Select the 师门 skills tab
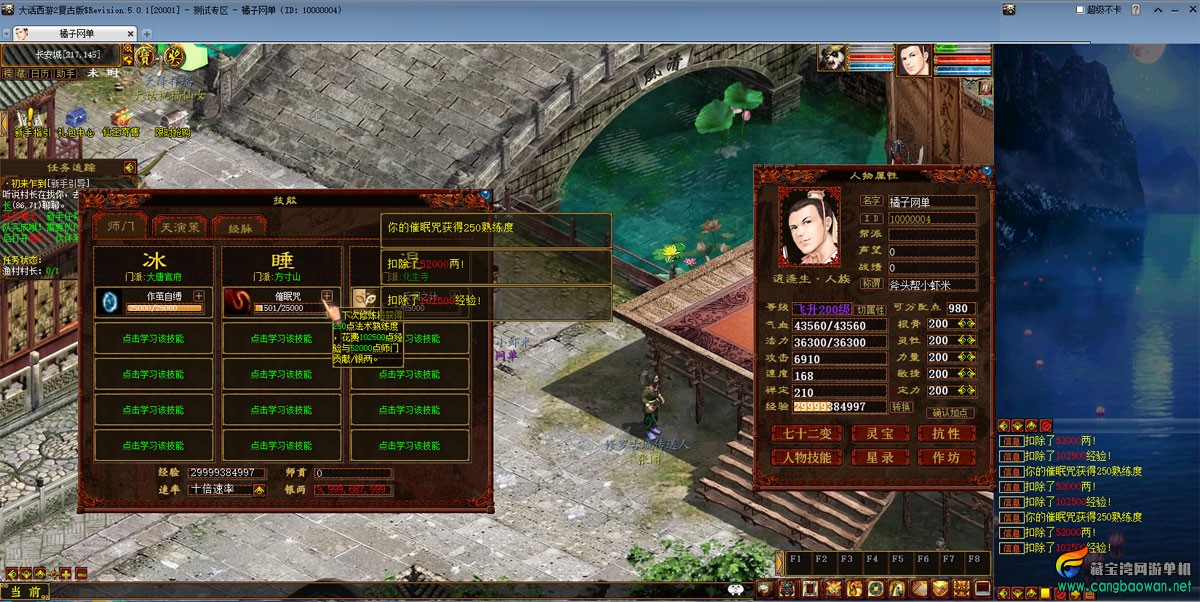Image resolution: width=1200 pixels, height=602 pixels. point(120,227)
